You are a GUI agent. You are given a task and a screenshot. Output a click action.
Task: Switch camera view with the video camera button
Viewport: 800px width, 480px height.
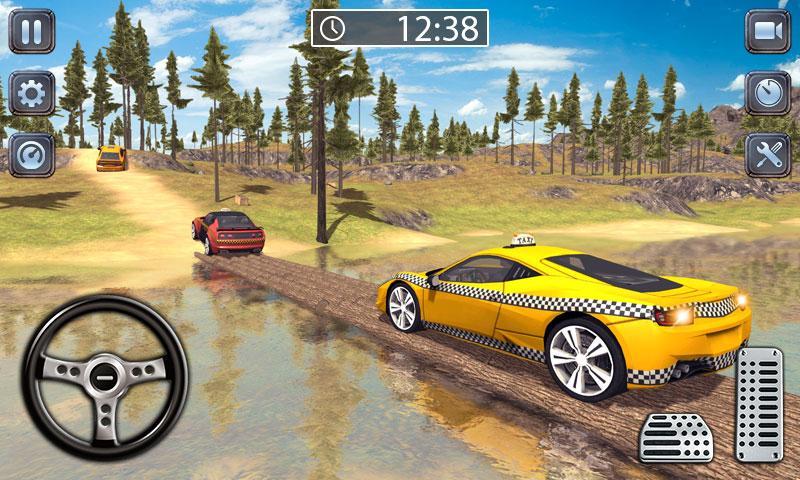[x=767, y=31]
